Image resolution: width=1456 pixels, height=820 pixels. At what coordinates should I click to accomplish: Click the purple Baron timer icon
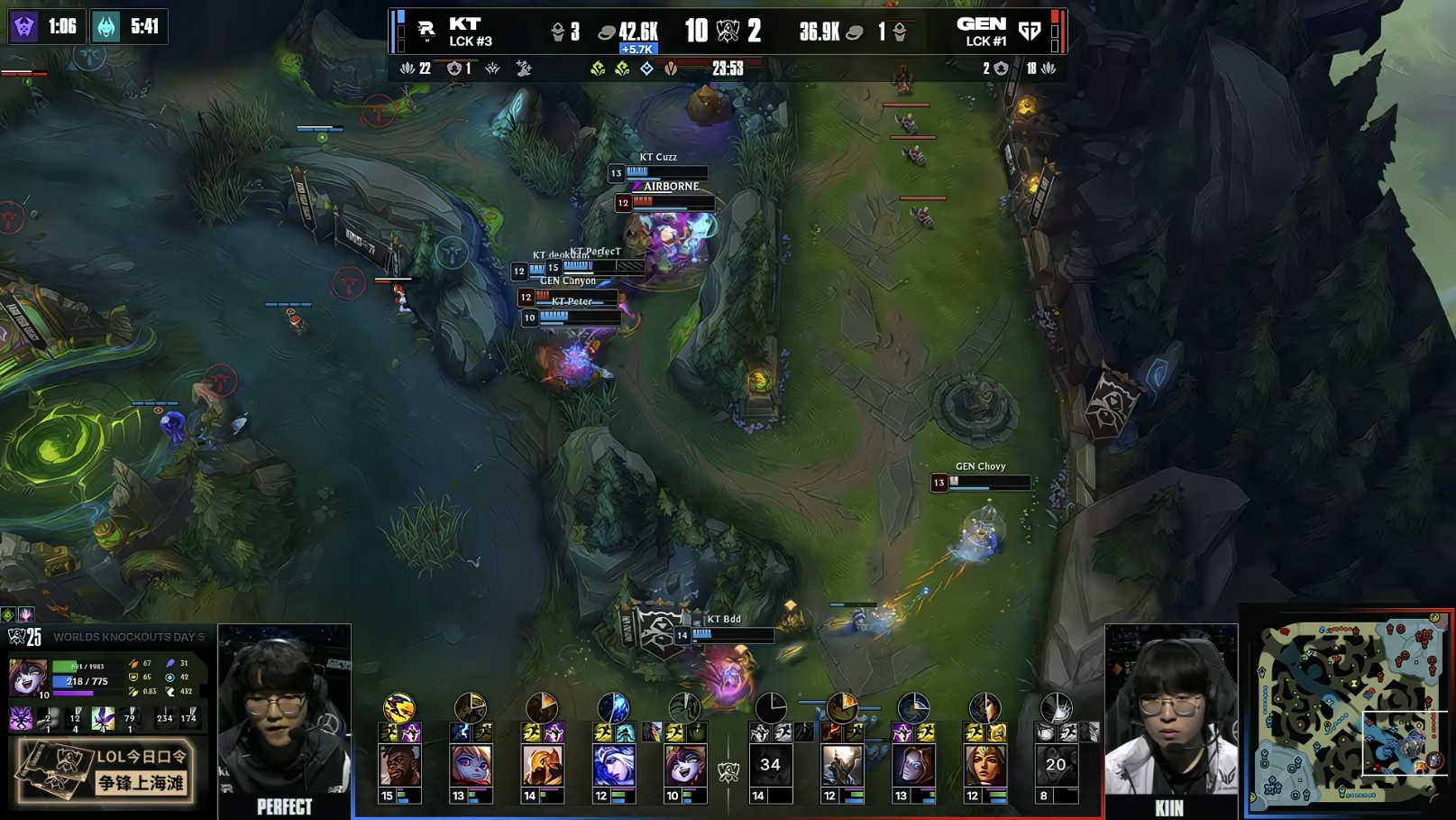pyautogui.click(x=24, y=26)
